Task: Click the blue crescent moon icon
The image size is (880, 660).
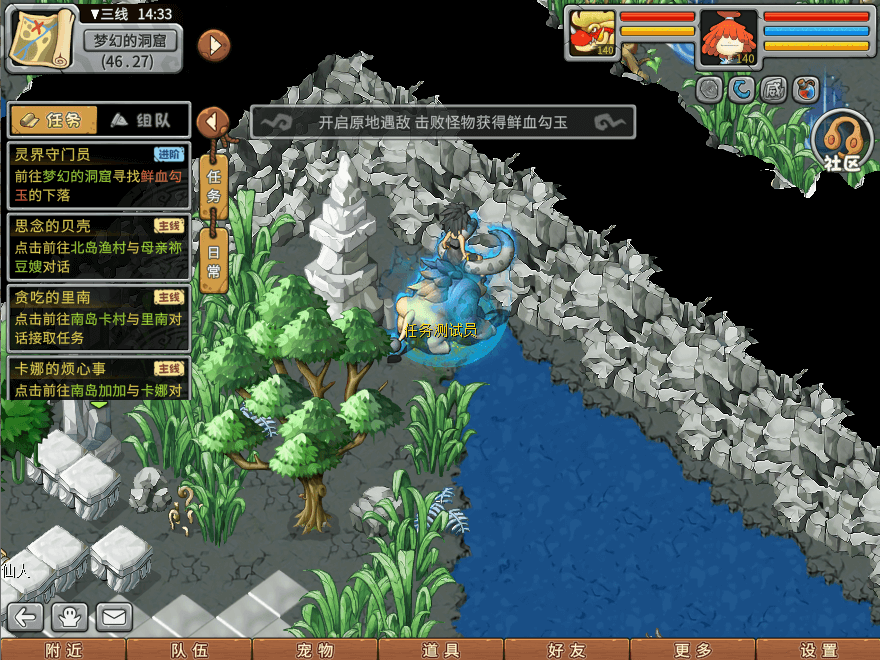Action: coord(741,90)
